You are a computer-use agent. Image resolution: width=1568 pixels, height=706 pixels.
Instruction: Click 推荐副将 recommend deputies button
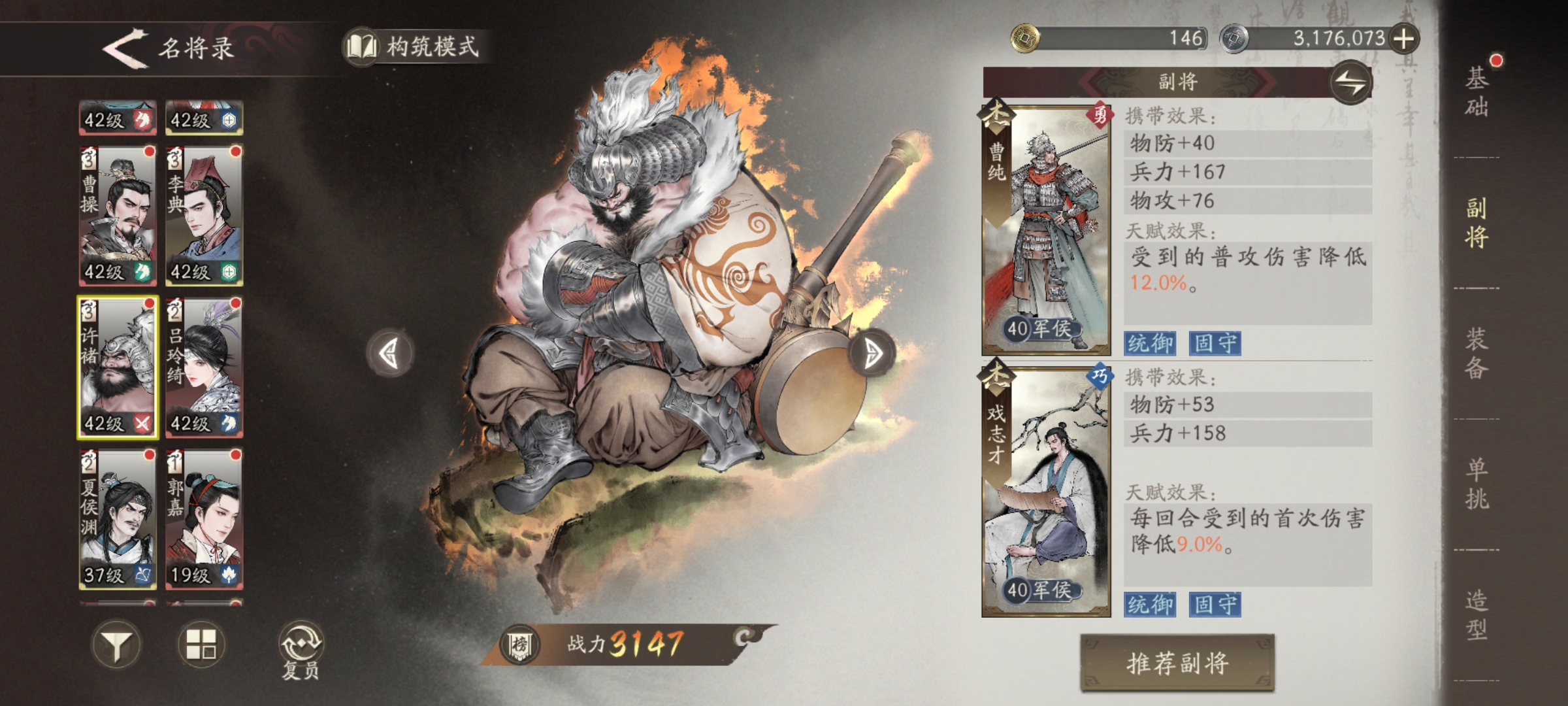(1177, 663)
